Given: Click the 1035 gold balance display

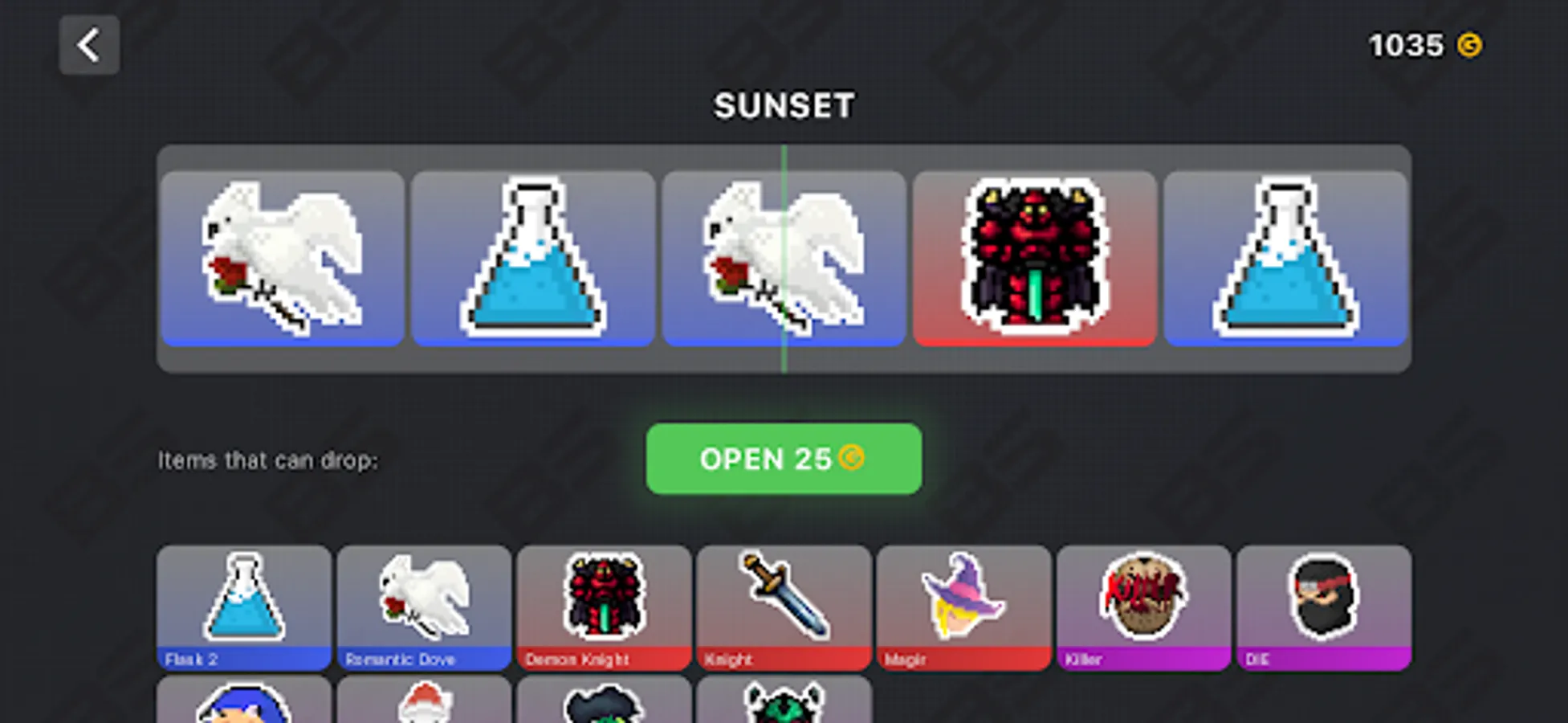Looking at the screenshot, I should click(x=1425, y=45).
